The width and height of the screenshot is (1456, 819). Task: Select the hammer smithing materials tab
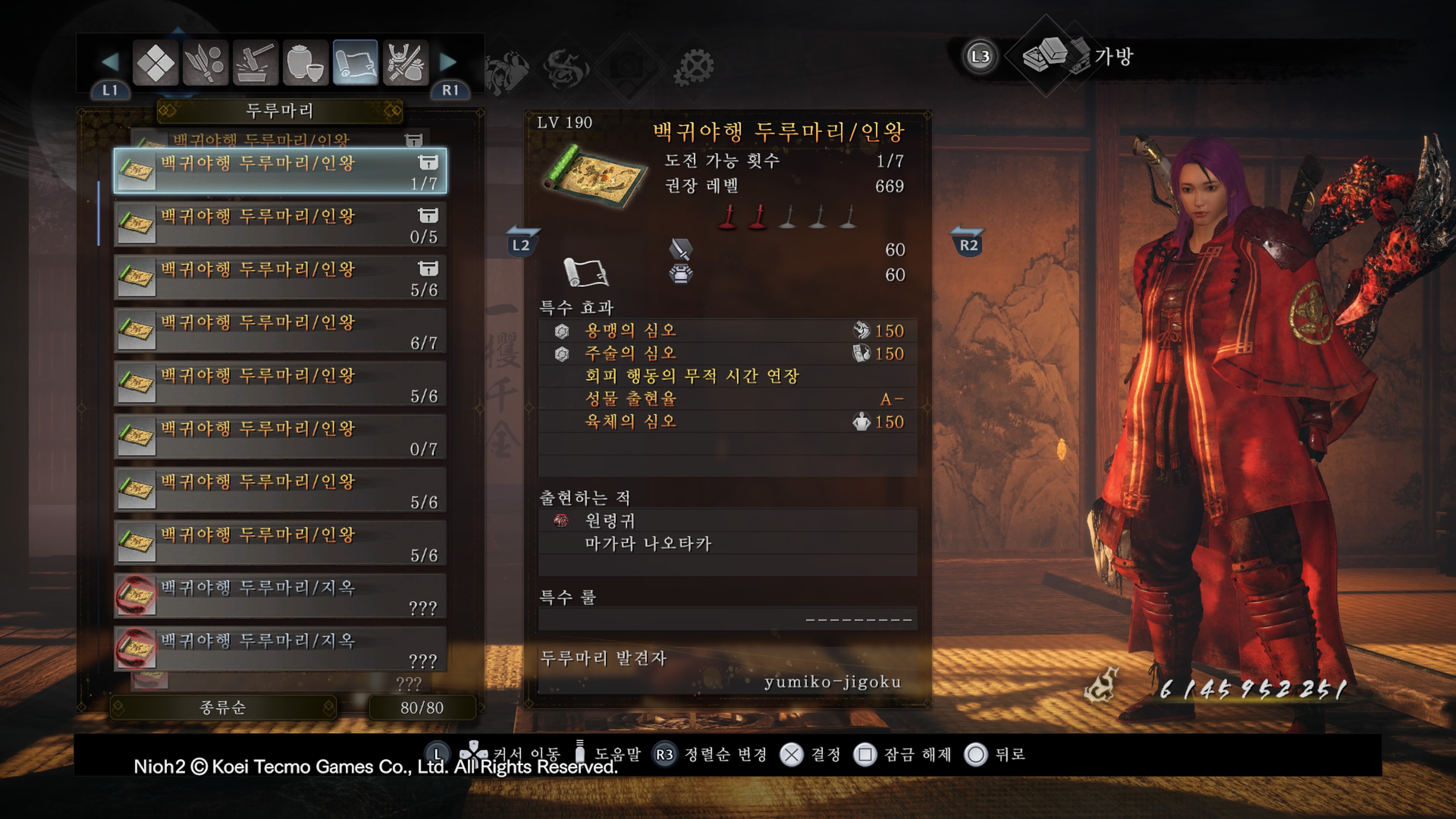pyautogui.click(x=255, y=62)
